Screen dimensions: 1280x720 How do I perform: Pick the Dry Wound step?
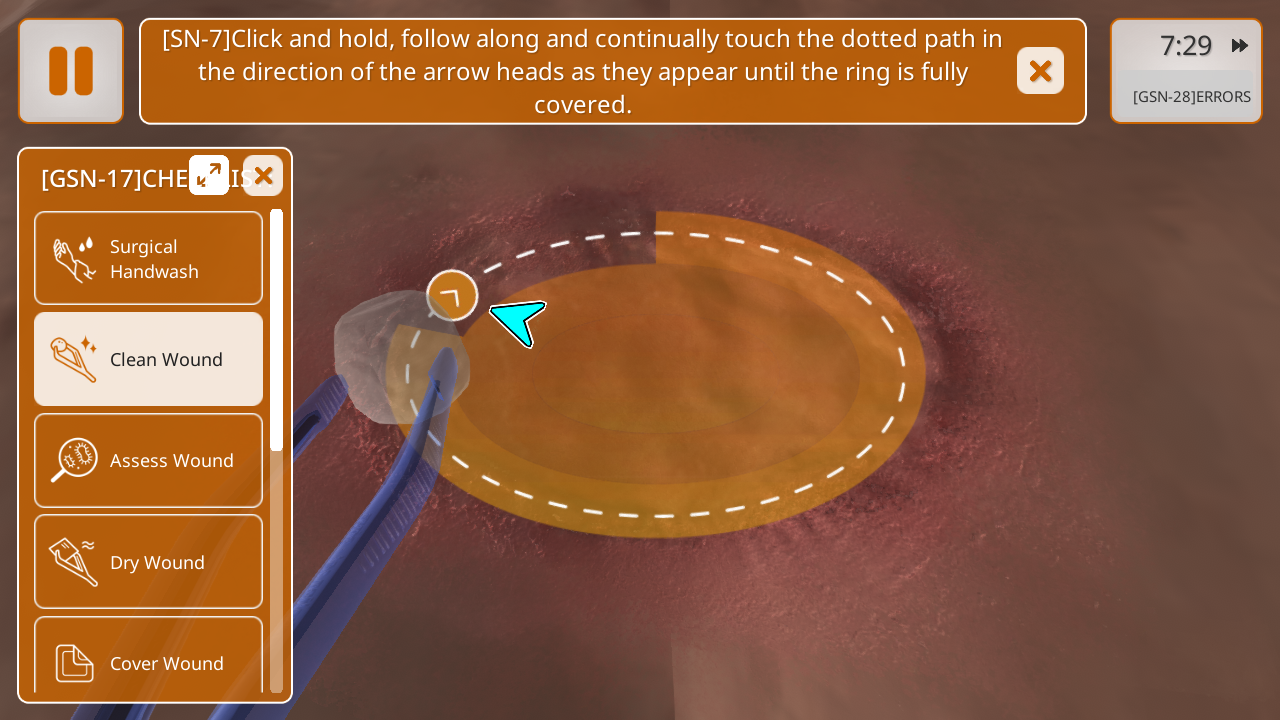(149, 562)
